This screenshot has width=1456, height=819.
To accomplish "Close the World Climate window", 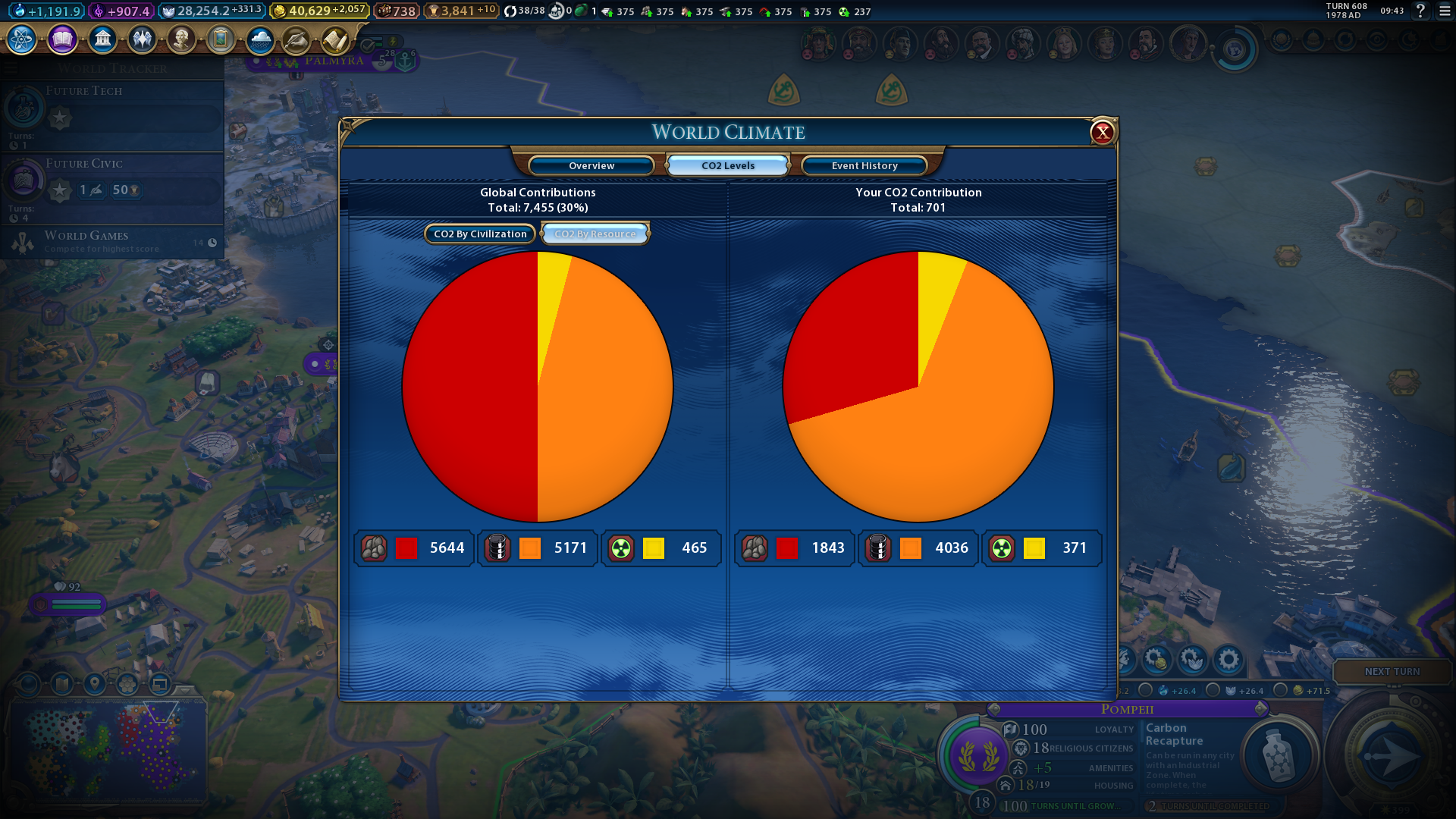I will point(1102,133).
